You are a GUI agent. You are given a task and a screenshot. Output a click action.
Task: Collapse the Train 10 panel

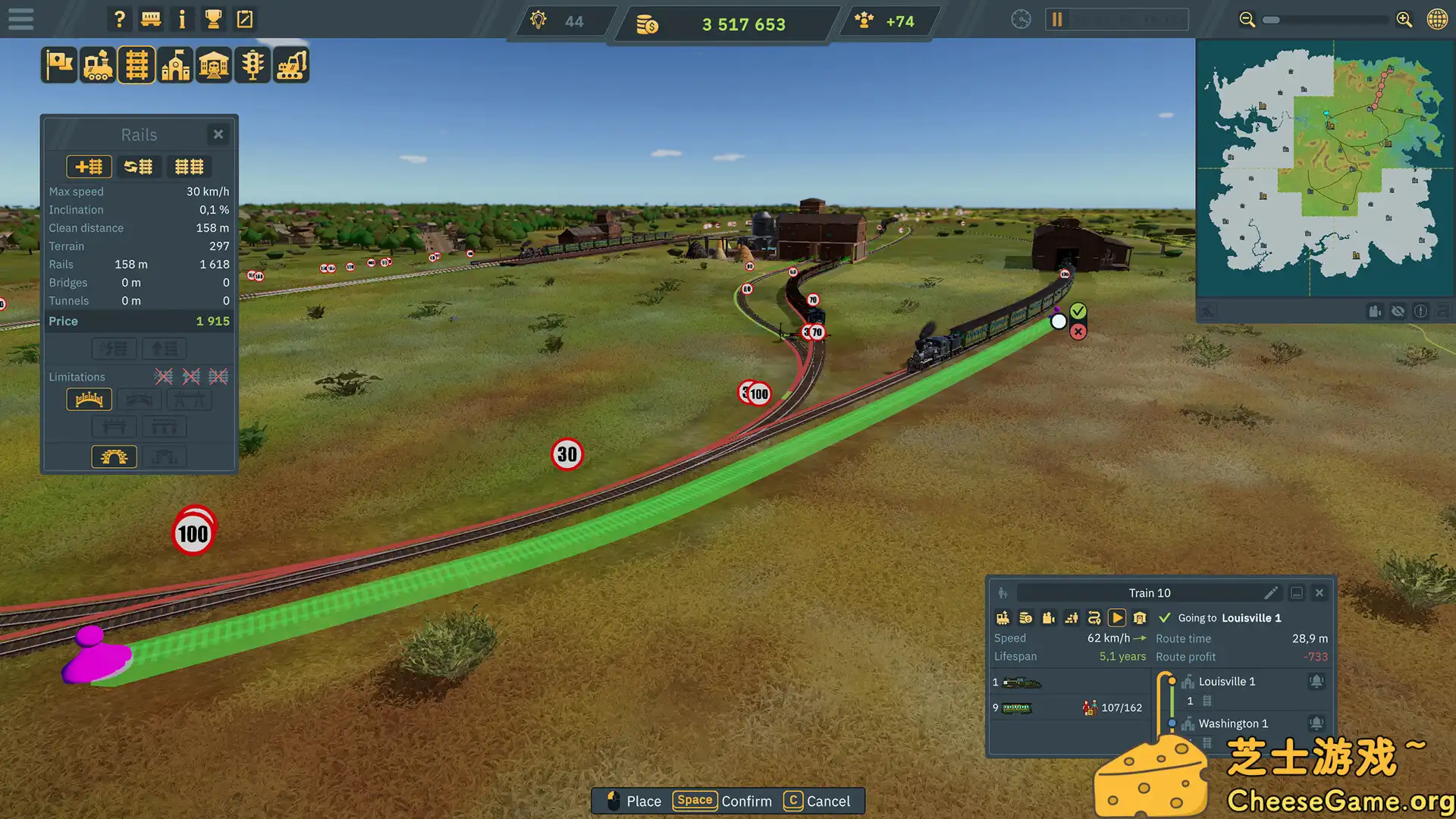[x=1297, y=593]
